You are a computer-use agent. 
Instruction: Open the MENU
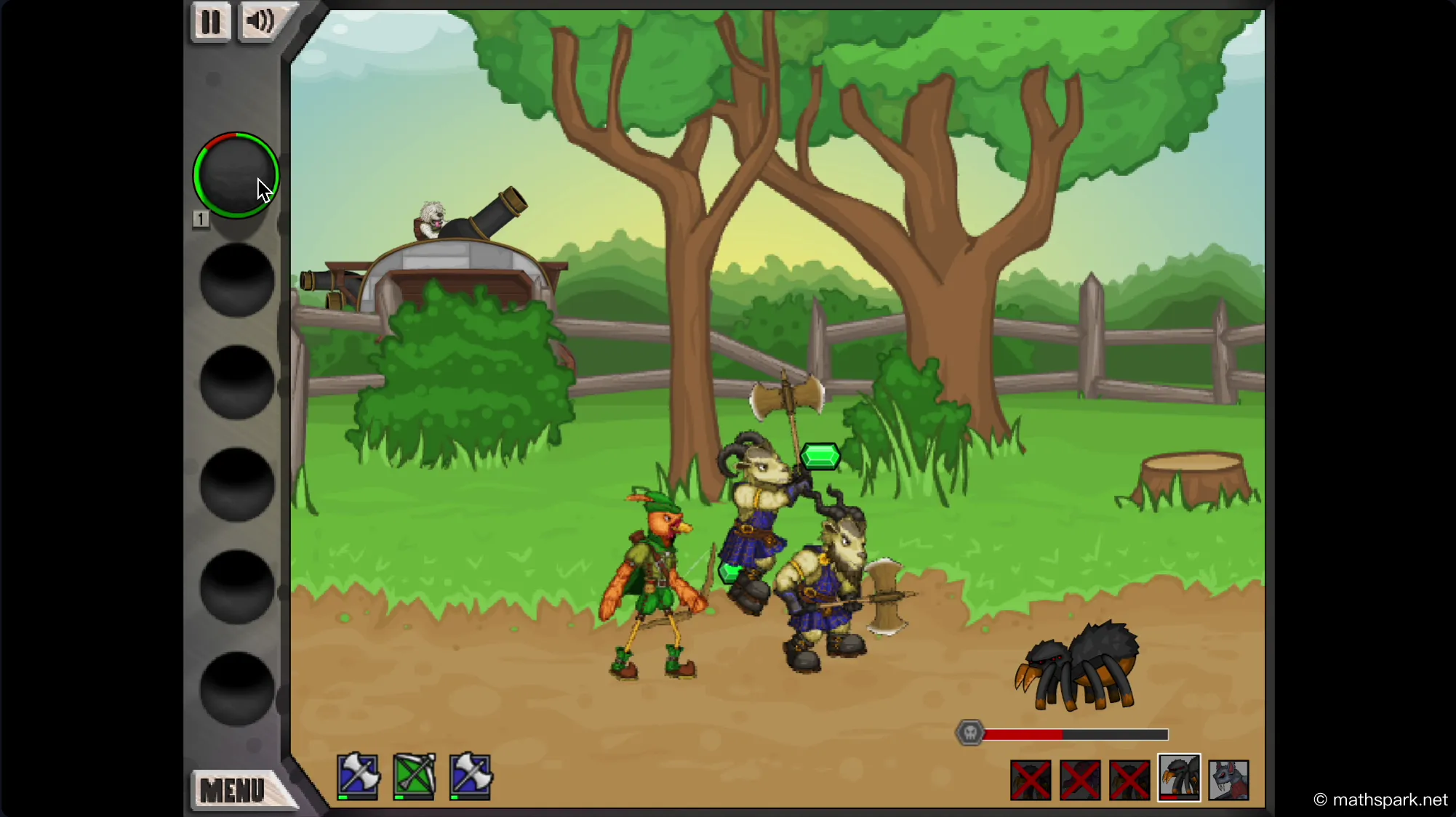click(234, 789)
